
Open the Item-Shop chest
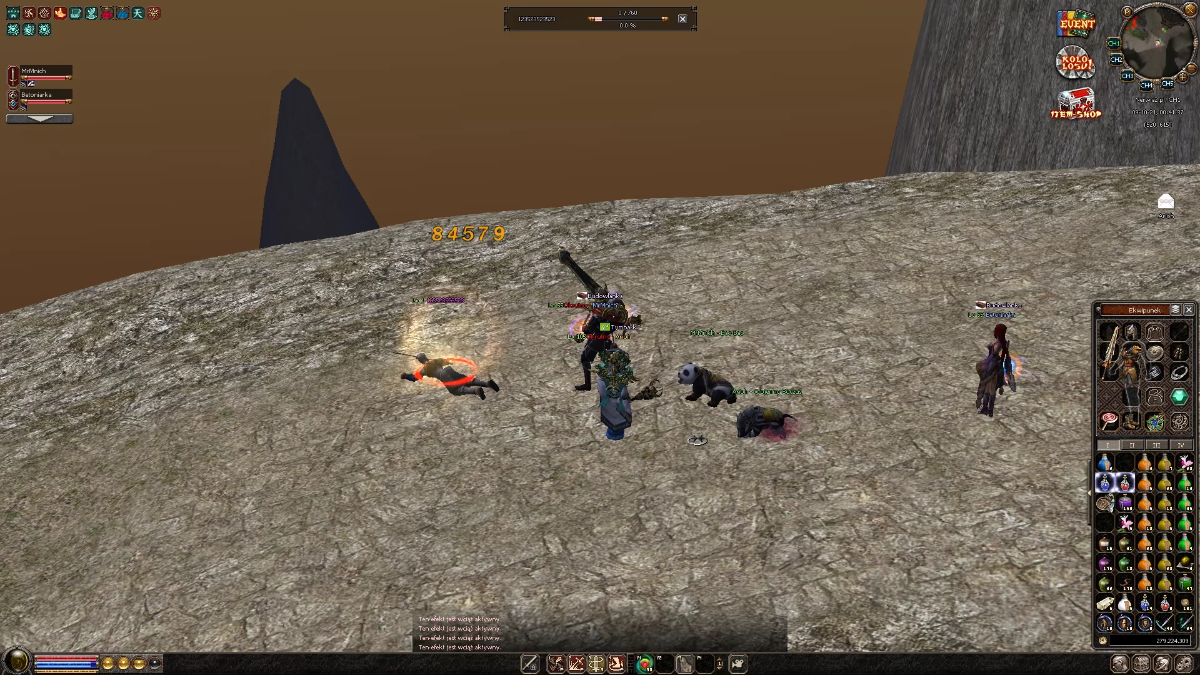[1075, 103]
